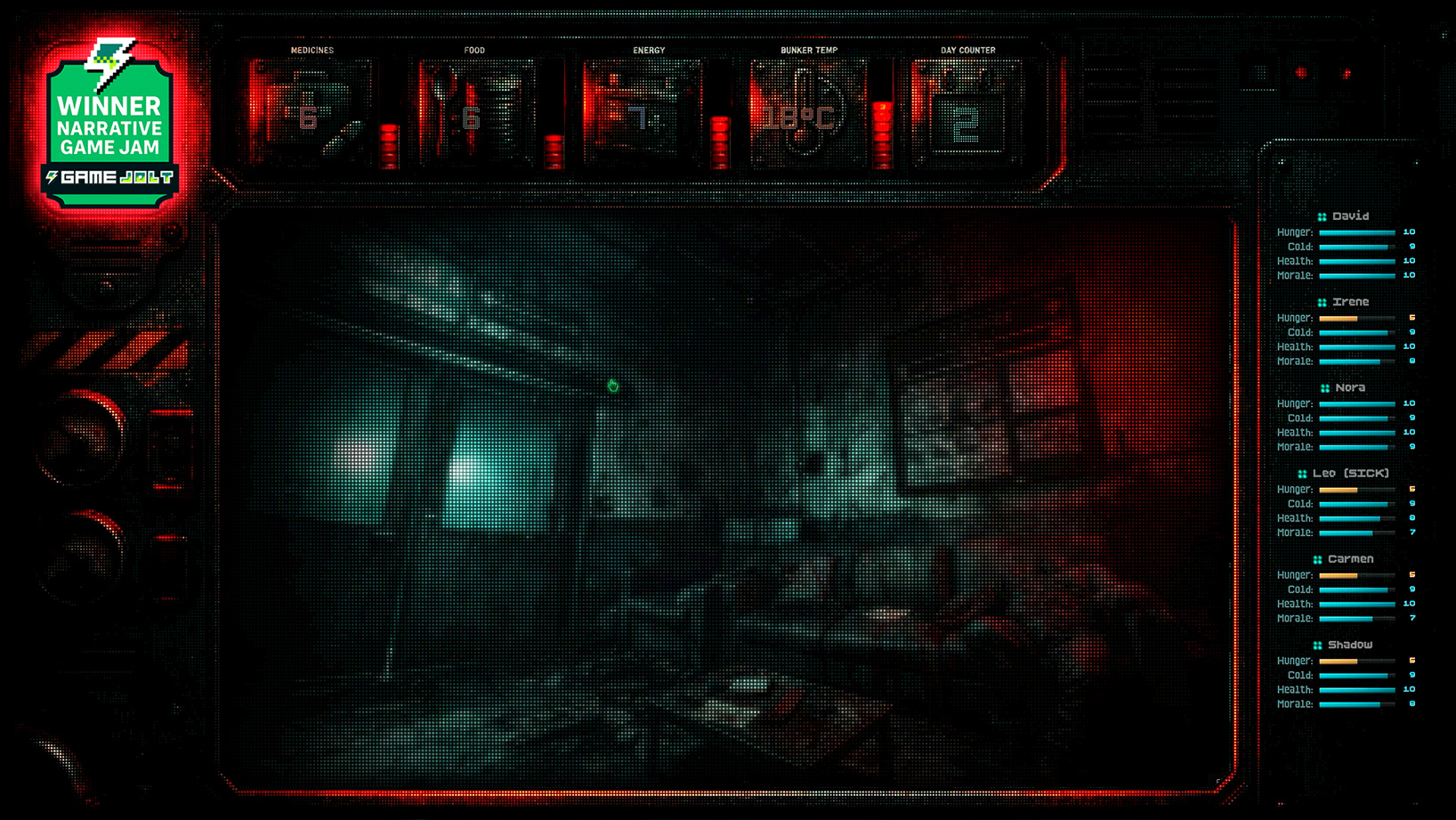The height and width of the screenshot is (820, 1456).
Task: Click the icon beside David's name
Action: pos(1323,215)
